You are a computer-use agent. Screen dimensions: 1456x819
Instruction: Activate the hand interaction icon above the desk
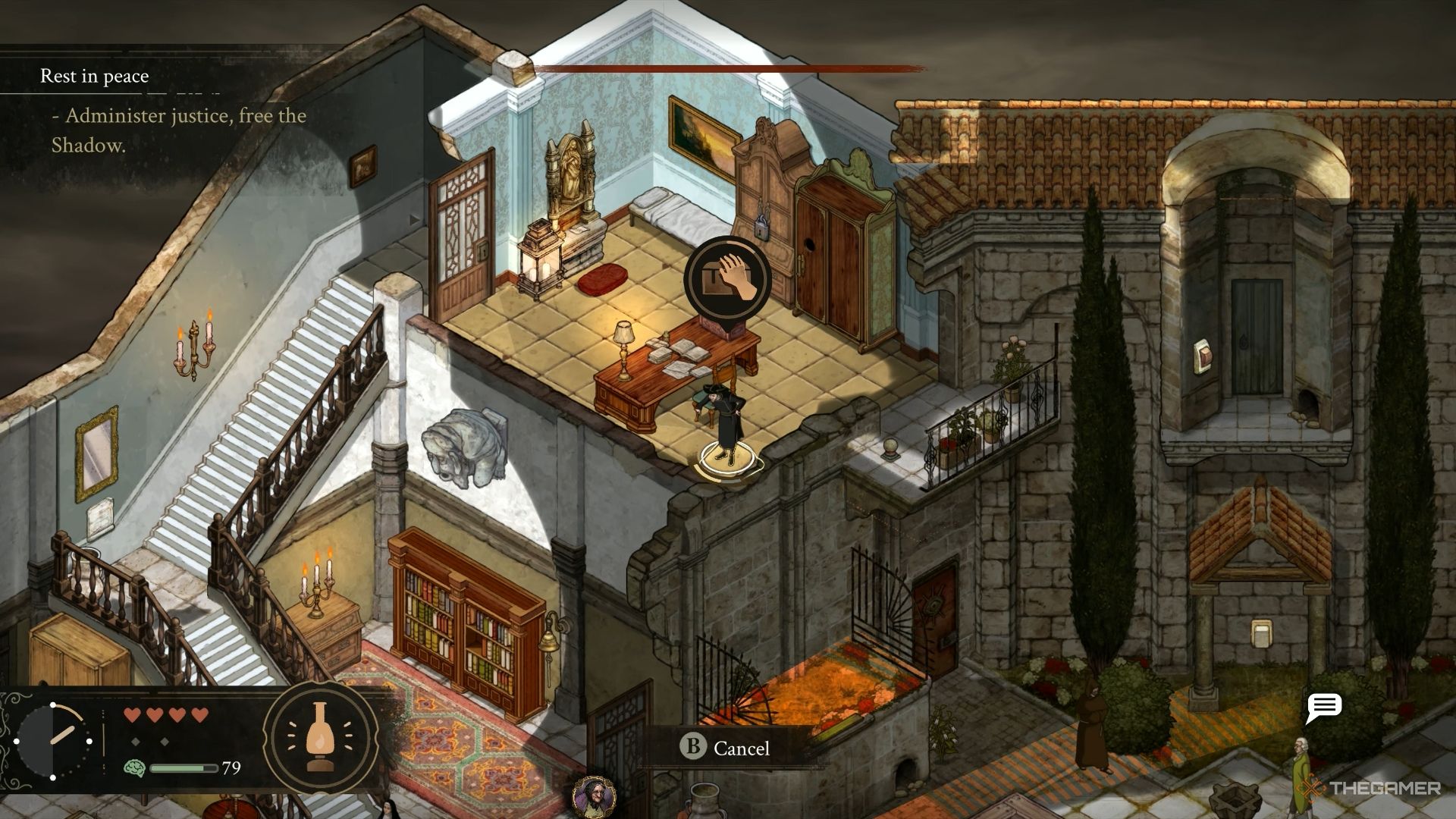(727, 280)
